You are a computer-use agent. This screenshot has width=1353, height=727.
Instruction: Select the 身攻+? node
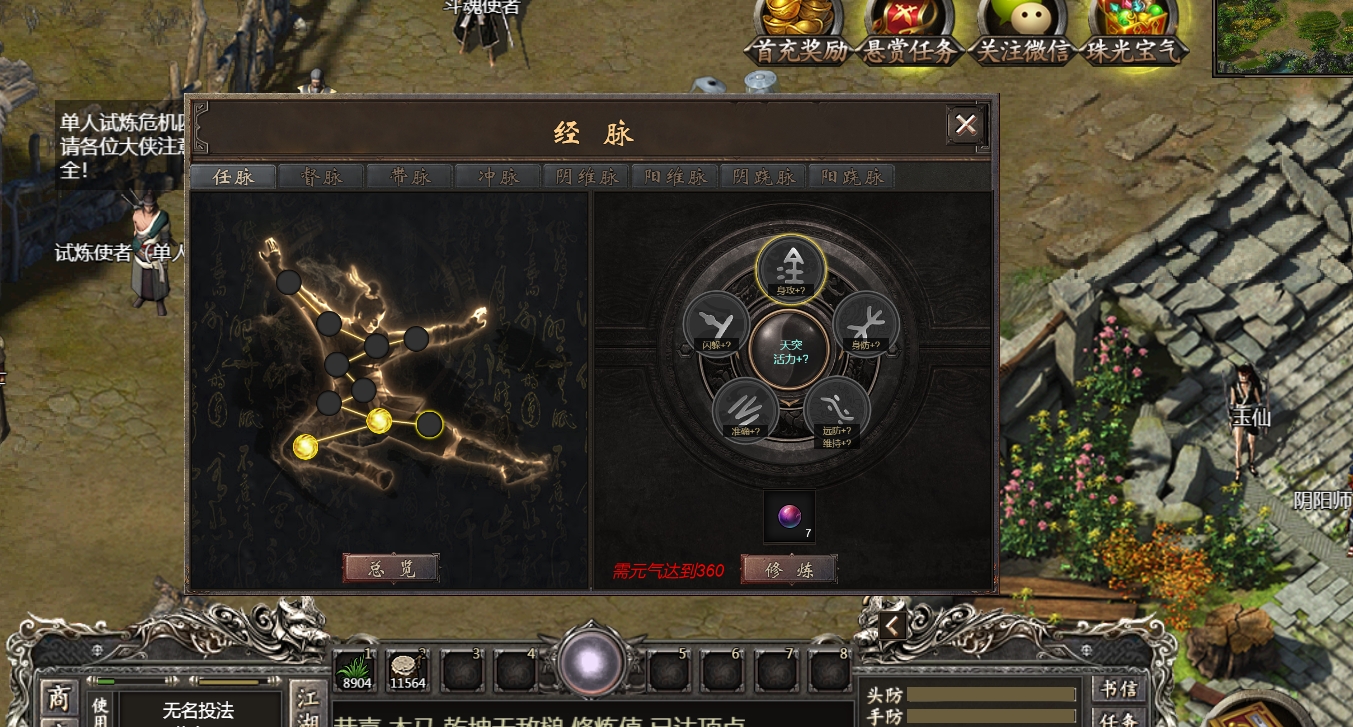pyautogui.click(x=790, y=267)
